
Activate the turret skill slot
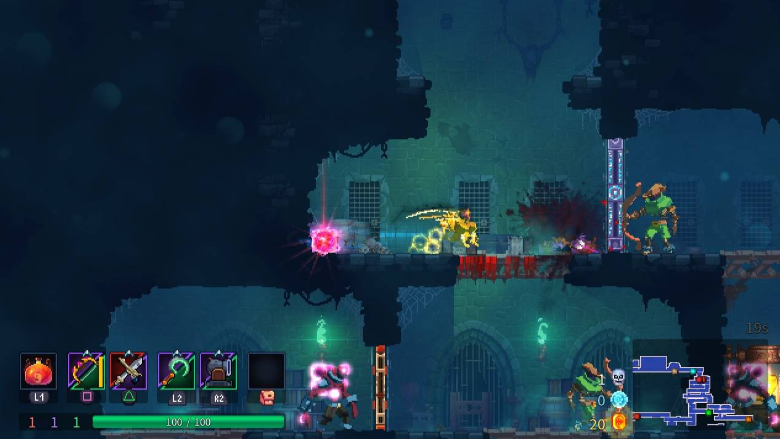tap(218, 371)
